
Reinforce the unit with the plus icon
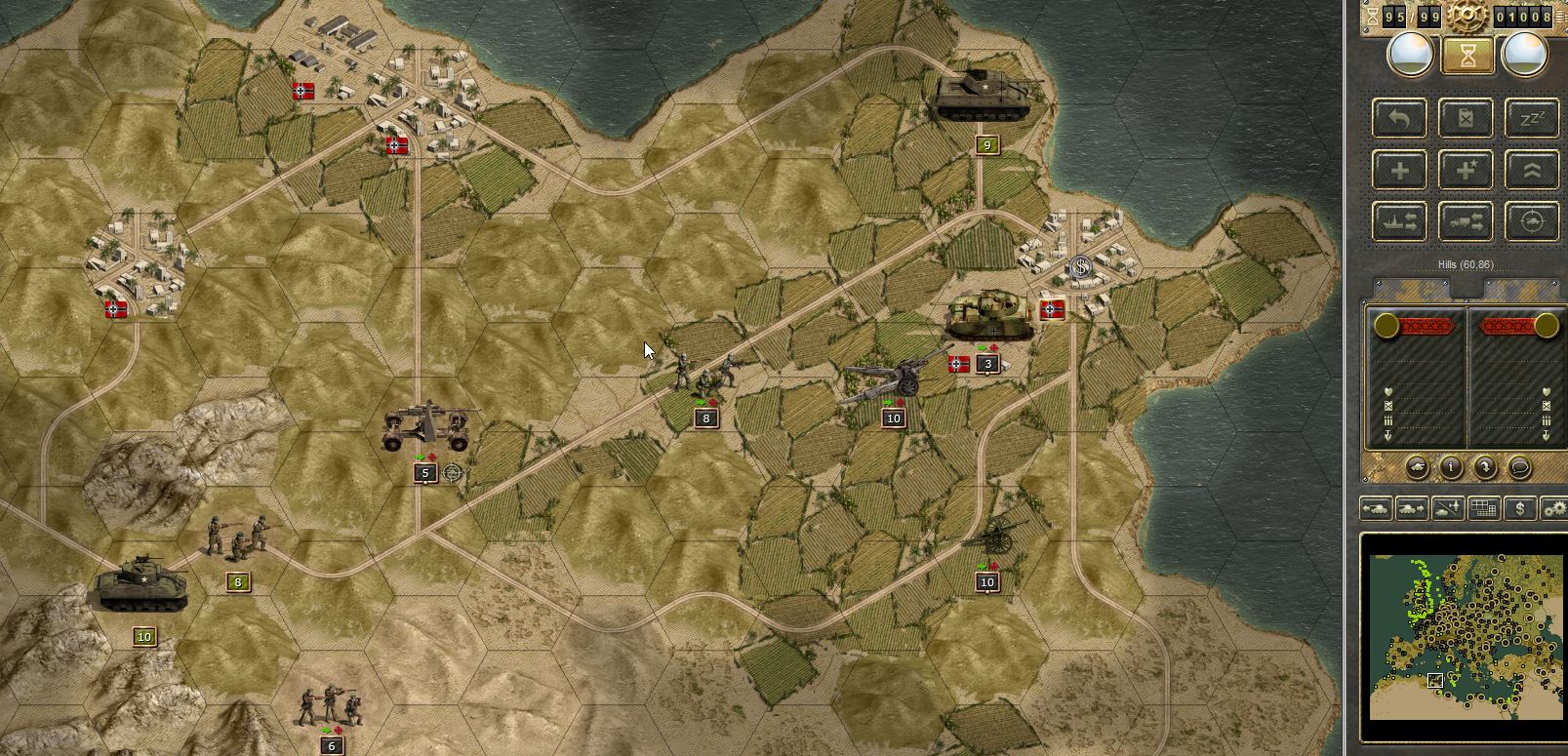[x=1399, y=169]
